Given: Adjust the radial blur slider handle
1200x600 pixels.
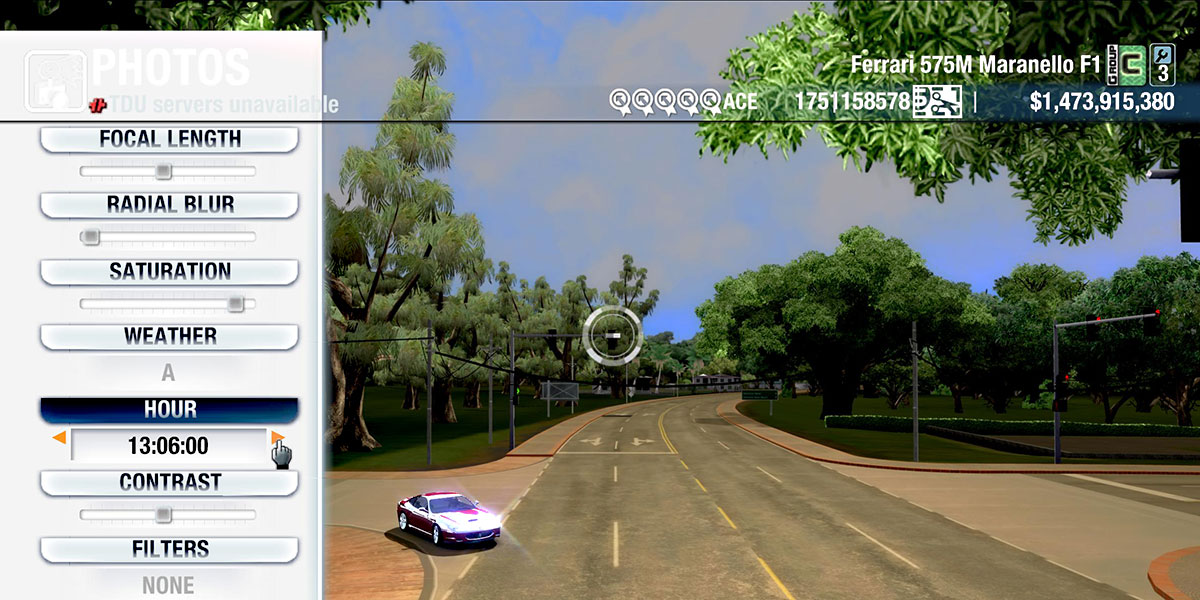Looking at the screenshot, I should pyautogui.click(x=90, y=237).
